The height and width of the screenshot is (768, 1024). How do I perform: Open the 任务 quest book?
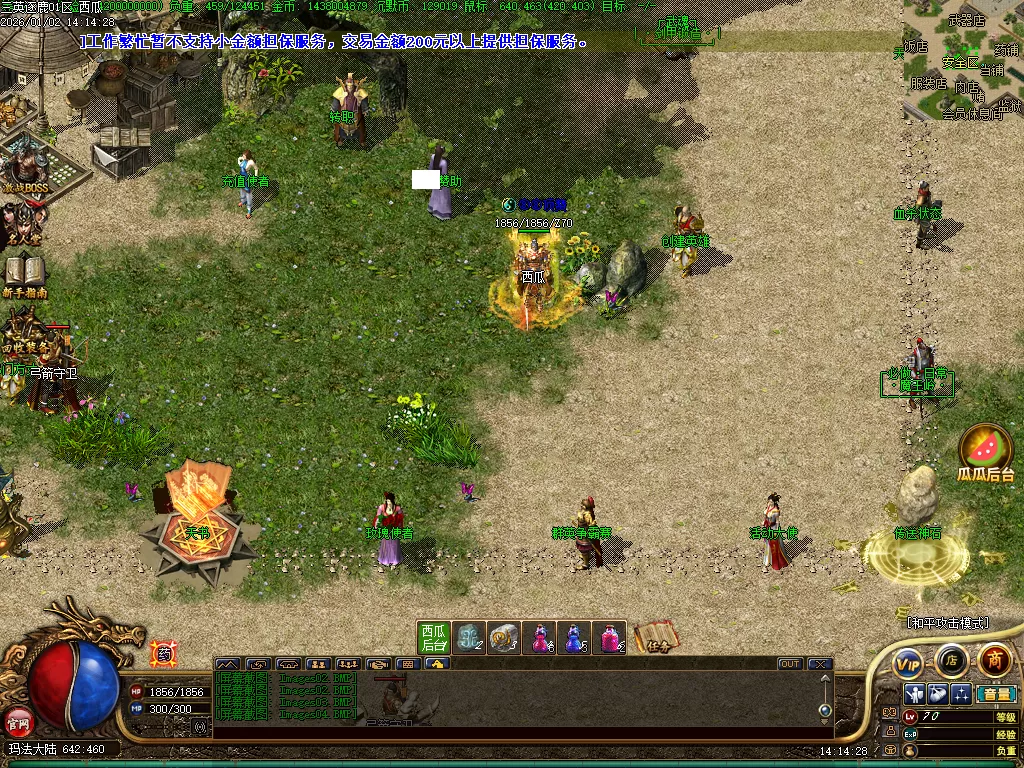(x=657, y=637)
